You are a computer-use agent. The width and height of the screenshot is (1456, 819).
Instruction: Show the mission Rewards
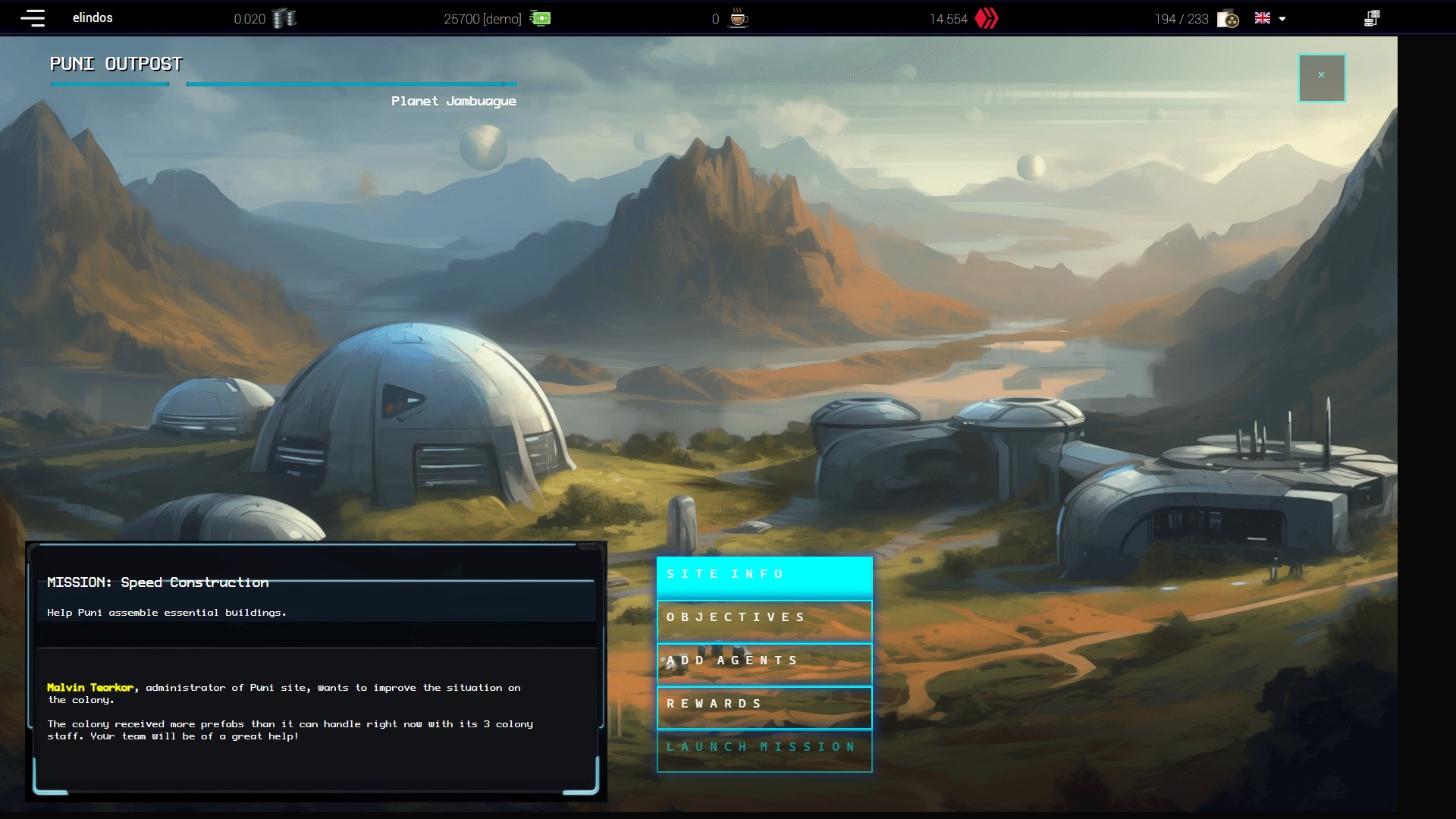(764, 704)
